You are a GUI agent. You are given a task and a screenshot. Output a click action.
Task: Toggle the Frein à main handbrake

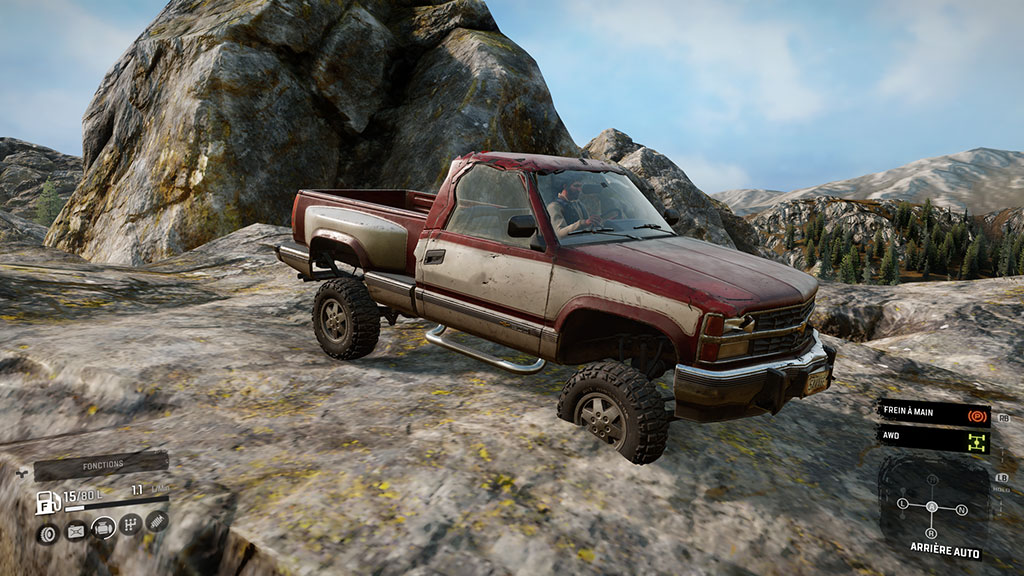(x=935, y=412)
